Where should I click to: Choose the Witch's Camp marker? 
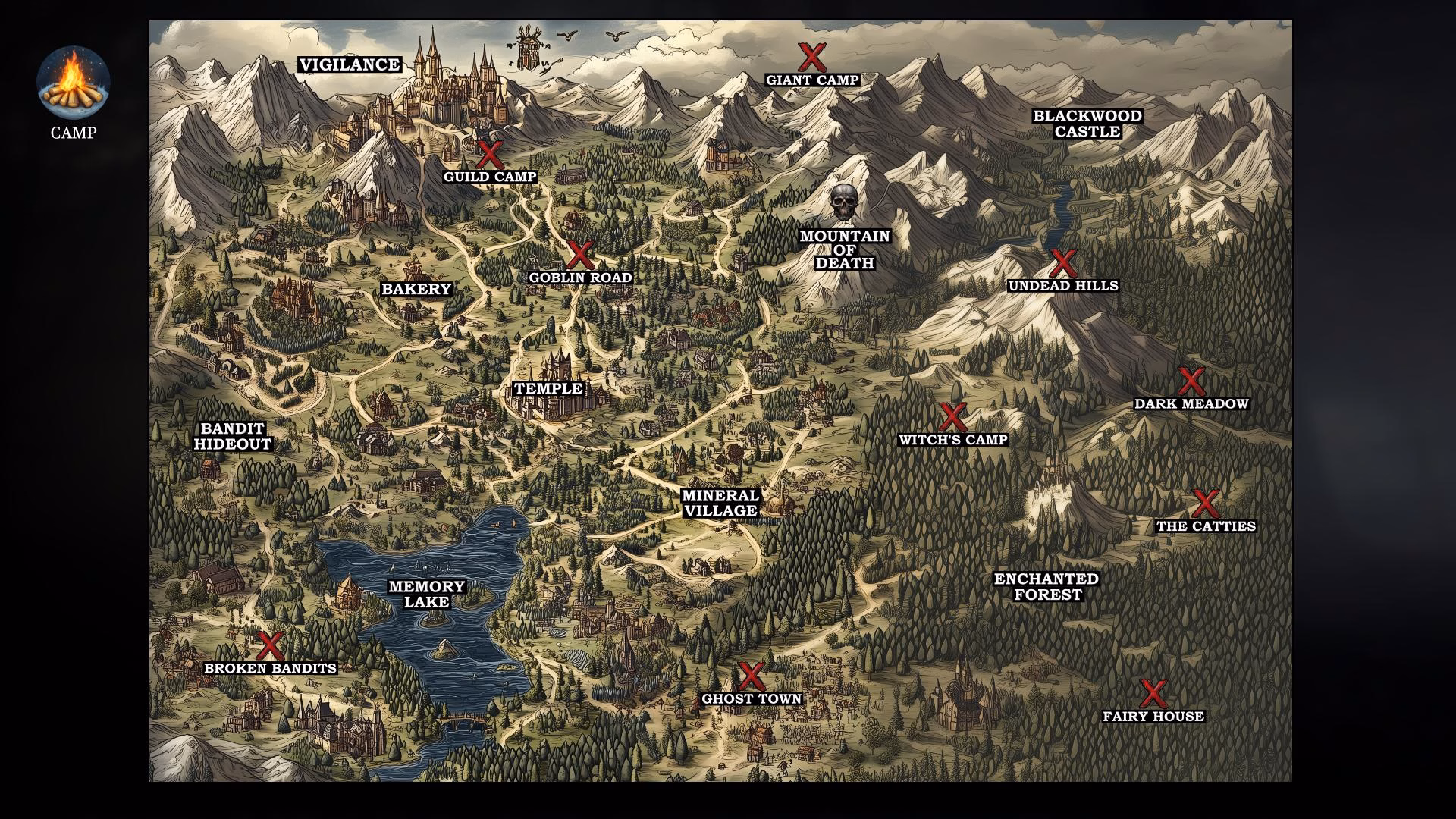click(x=952, y=418)
